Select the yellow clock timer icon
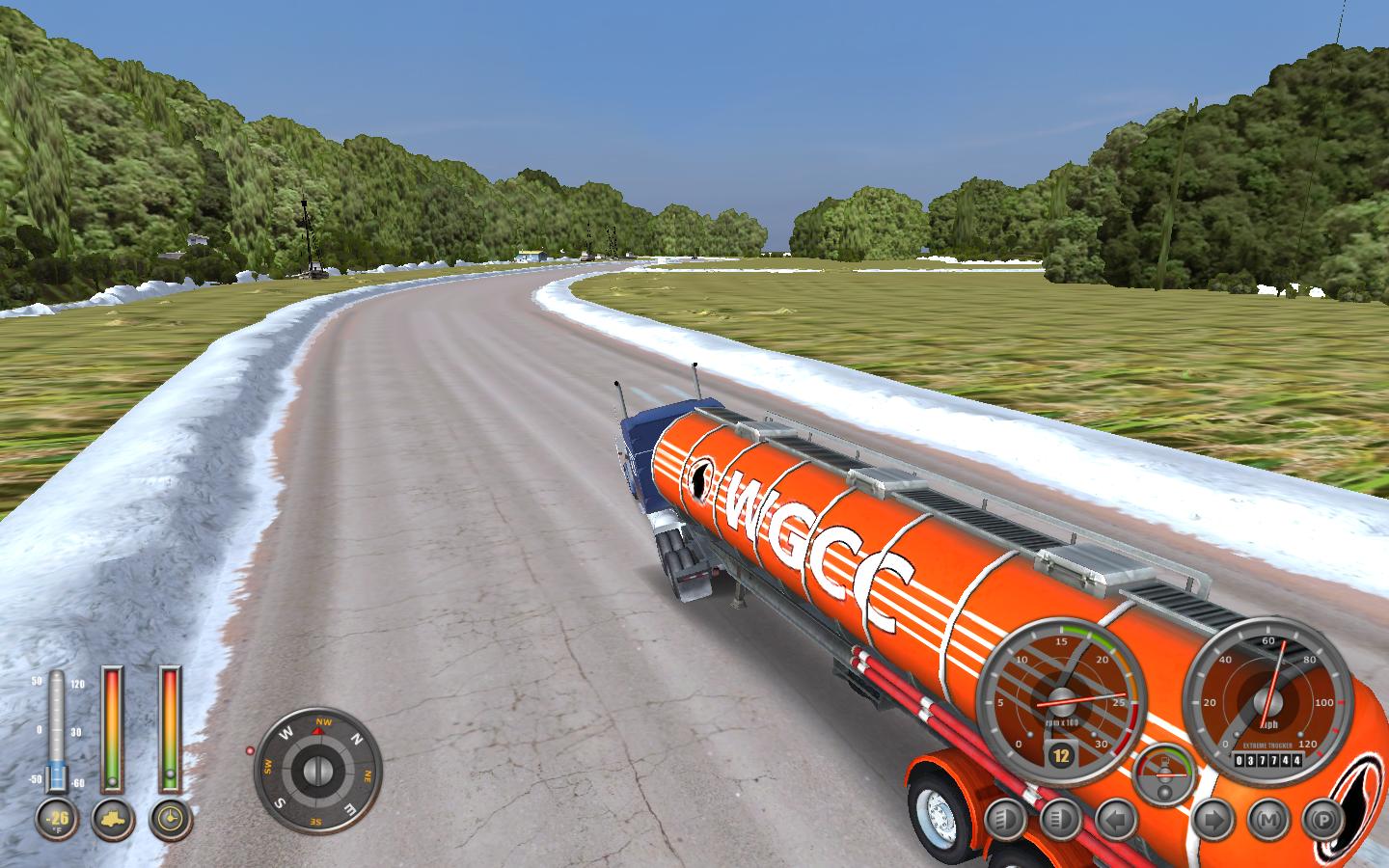The width and height of the screenshot is (1389, 868). click(x=171, y=820)
